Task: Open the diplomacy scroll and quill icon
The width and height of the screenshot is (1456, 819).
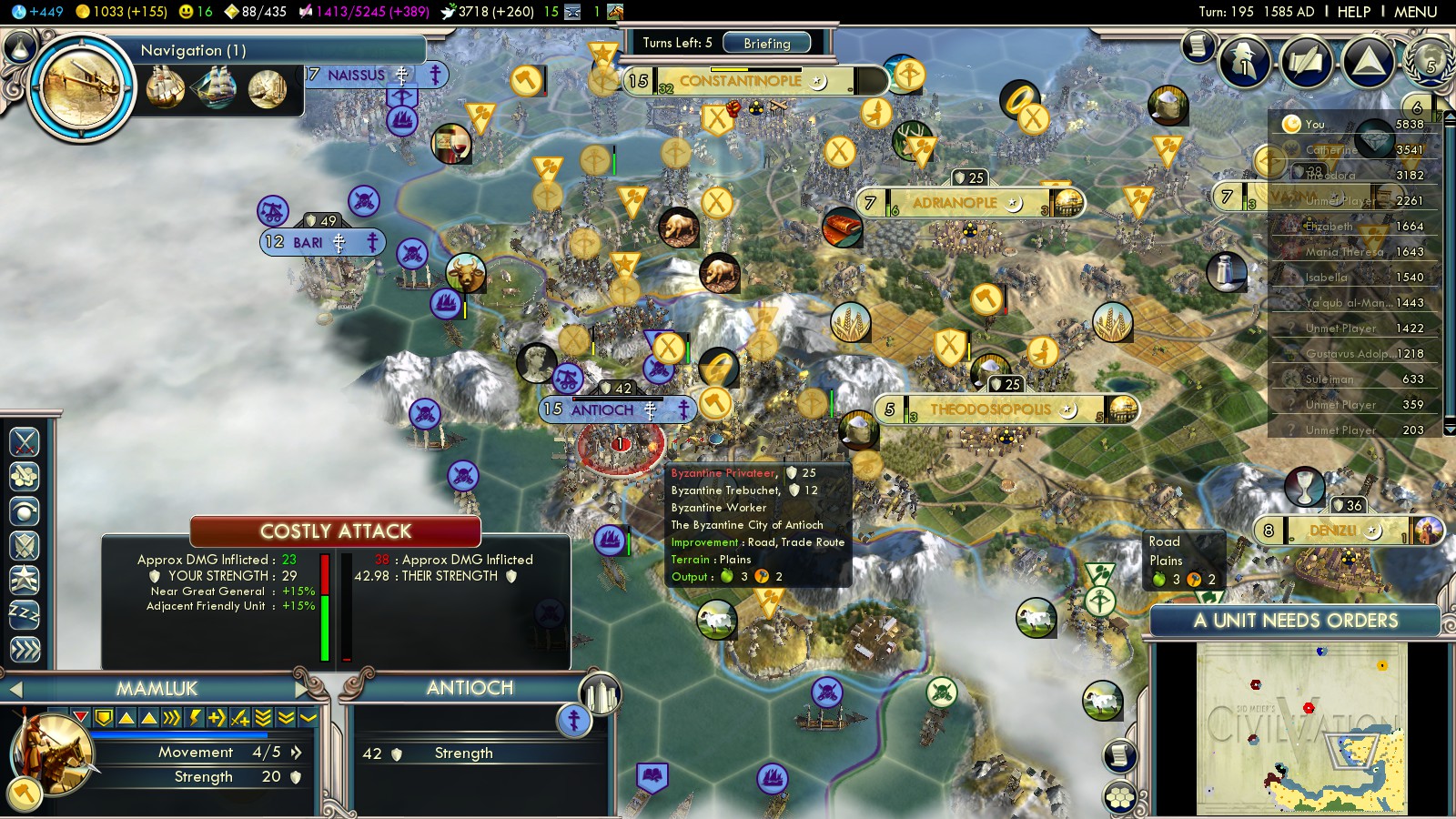Action: point(1306,62)
